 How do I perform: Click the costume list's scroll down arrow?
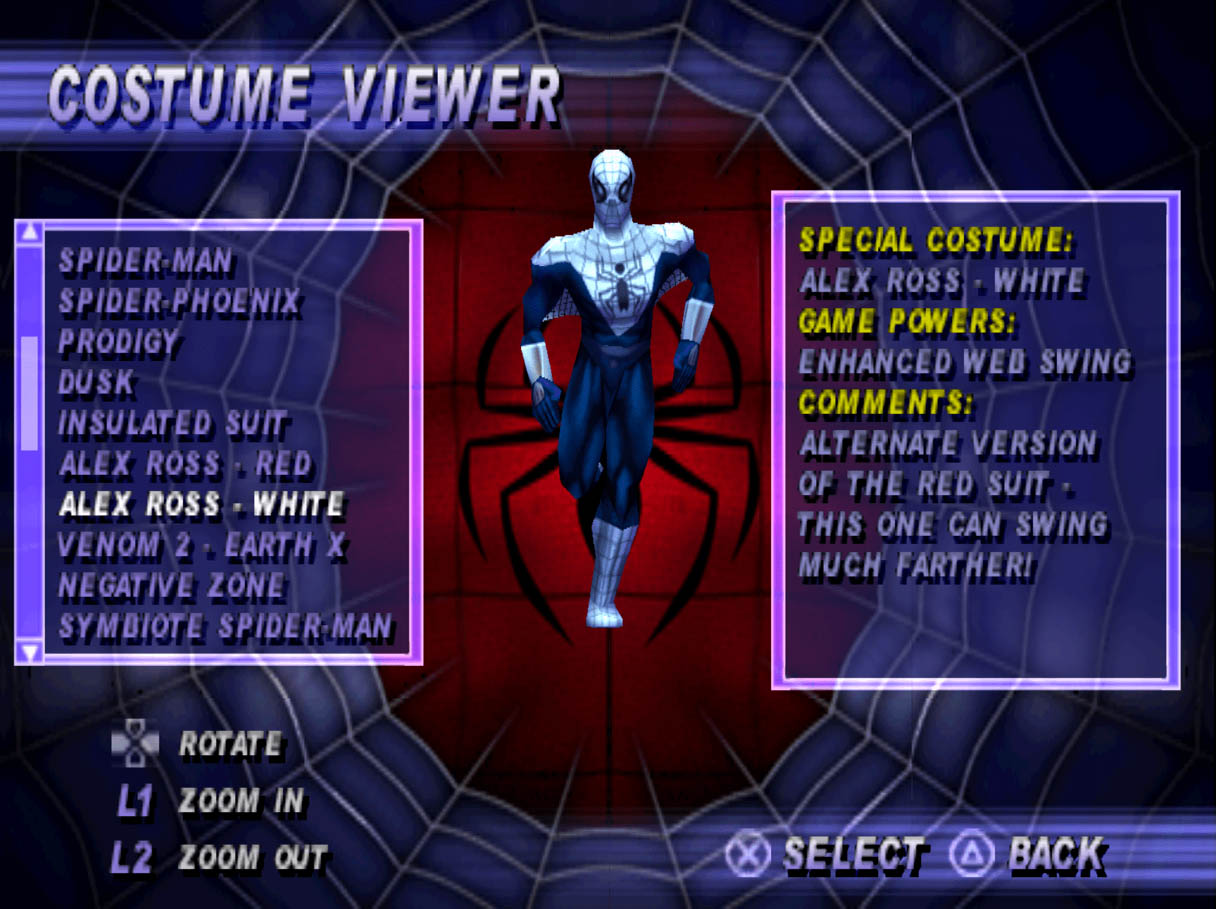pyautogui.click(x=30, y=652)
